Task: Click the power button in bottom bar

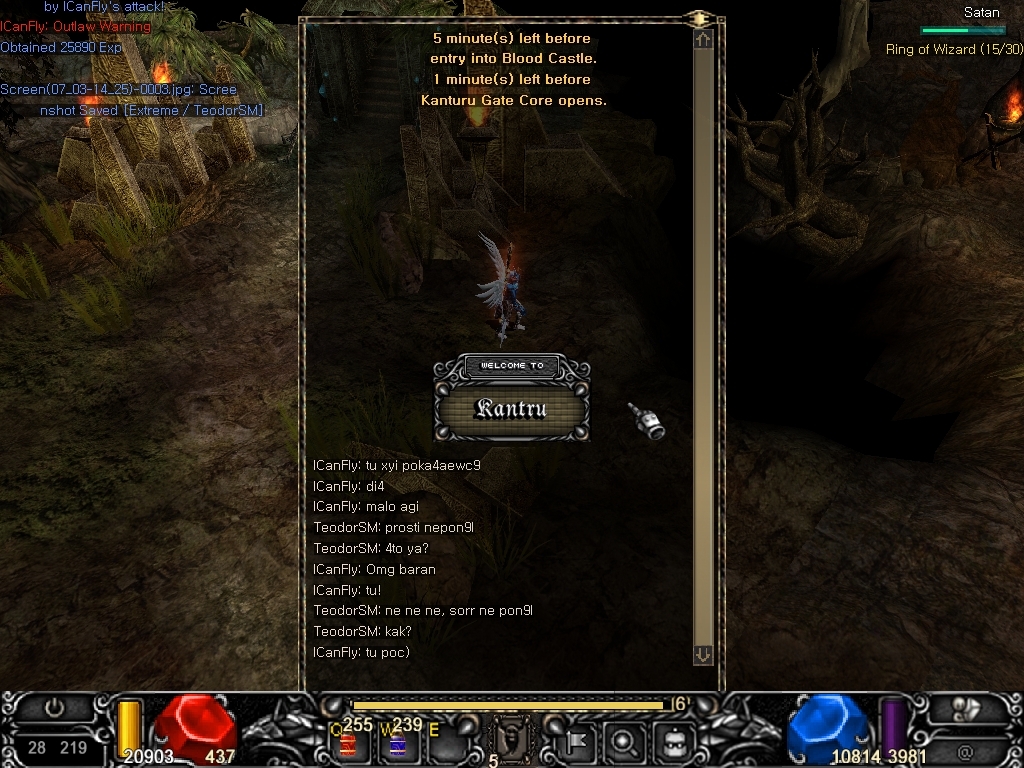Action: point(54,708)
